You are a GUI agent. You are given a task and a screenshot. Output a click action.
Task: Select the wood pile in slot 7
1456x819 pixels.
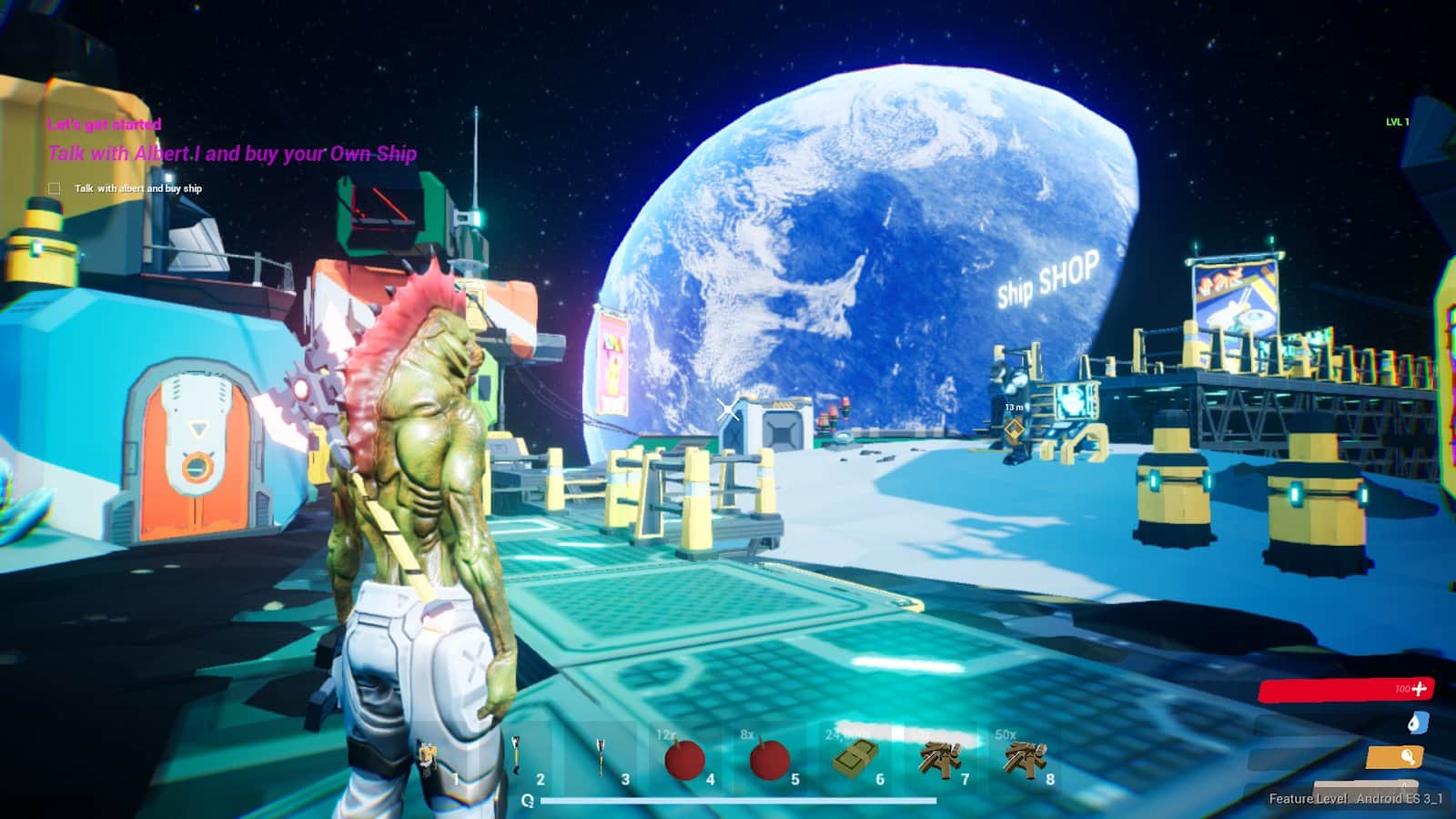[939, 757]
